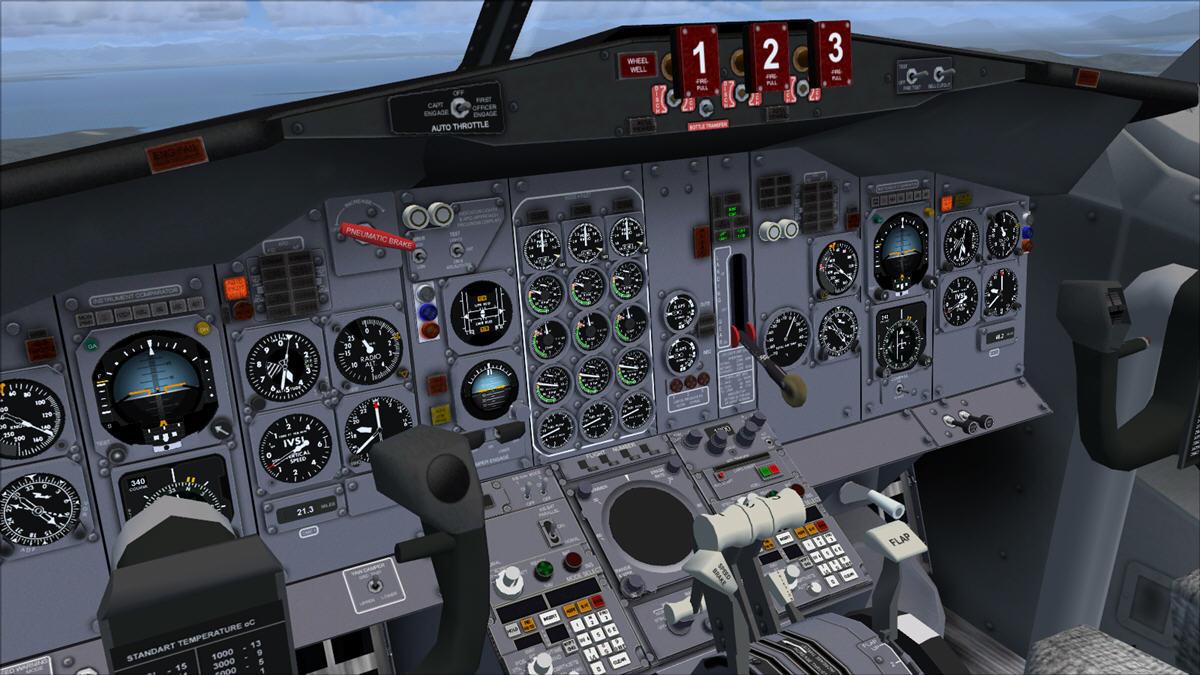This screenshot has height=675, width=1200.
Task: Pull the engine 2 fire handle
Action: tap(769, 55)
